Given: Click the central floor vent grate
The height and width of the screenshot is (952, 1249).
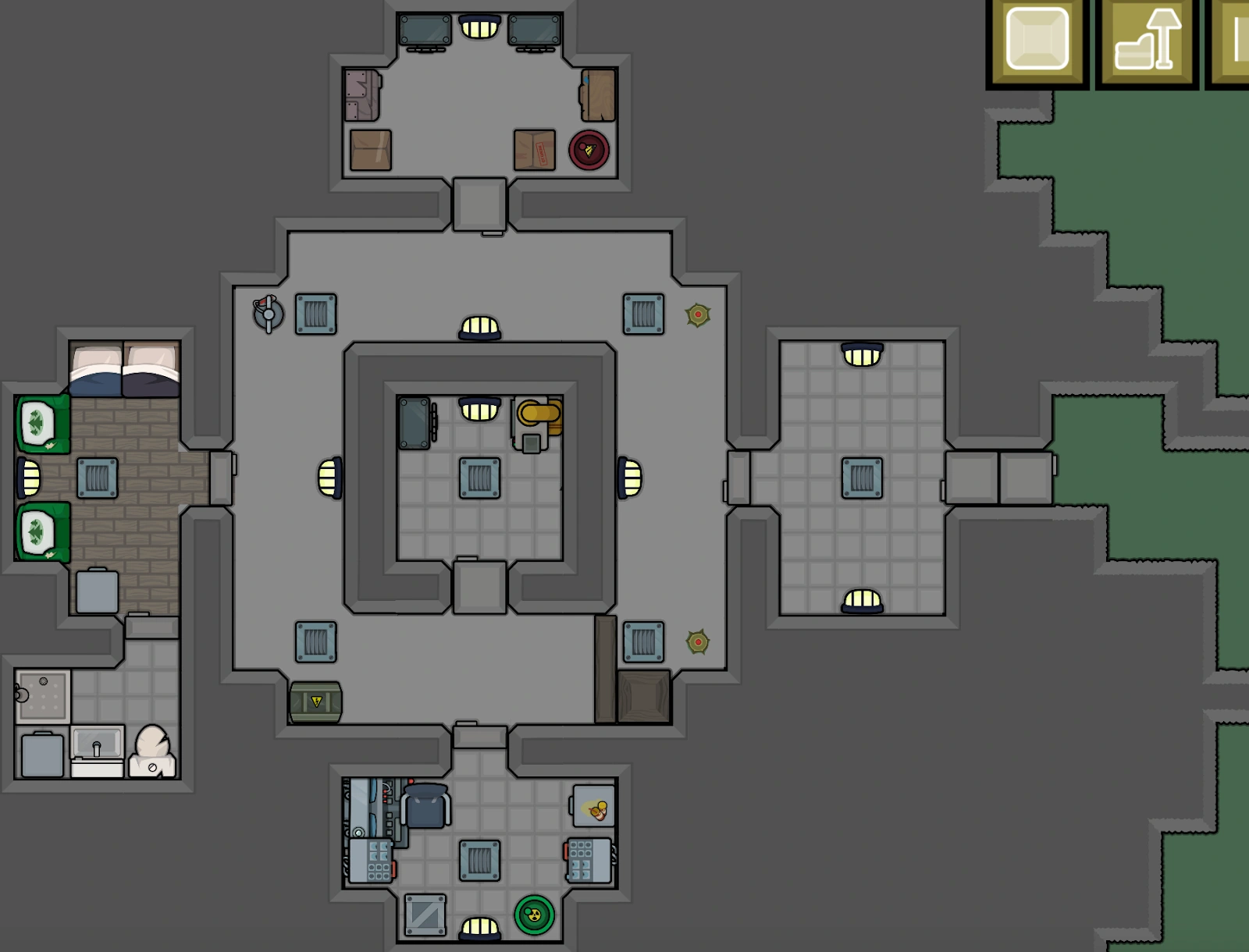Looking at the screenshot, I should pos(478,476).
